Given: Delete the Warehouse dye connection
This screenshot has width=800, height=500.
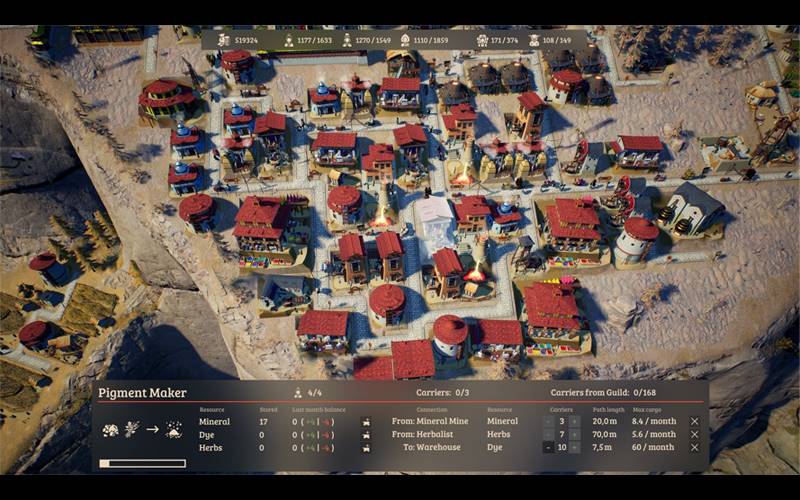Looking at the screenshot, I should [695, 448].
